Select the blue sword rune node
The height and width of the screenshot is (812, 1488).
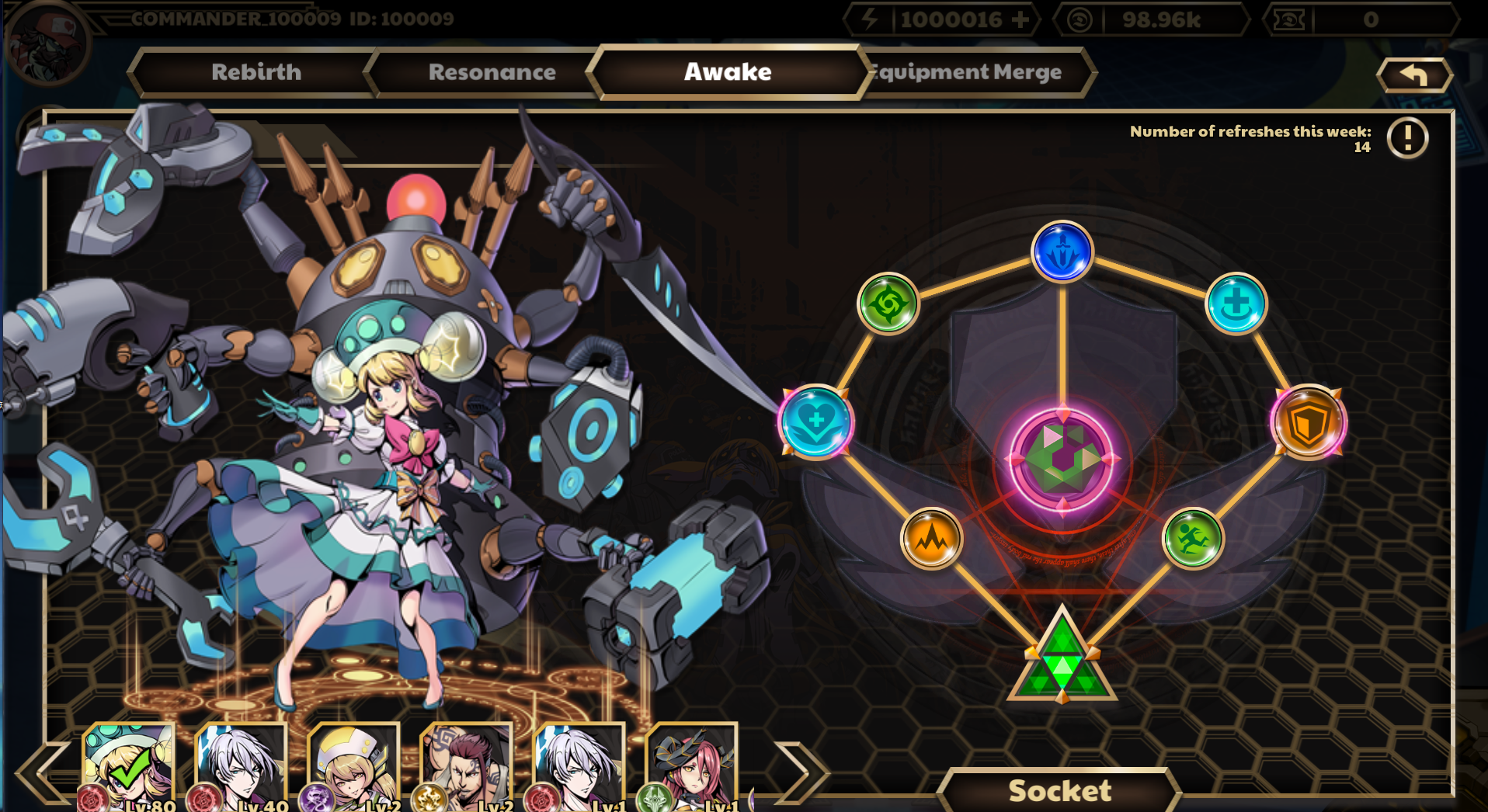pyautogui.click(x=1062, y=252)
